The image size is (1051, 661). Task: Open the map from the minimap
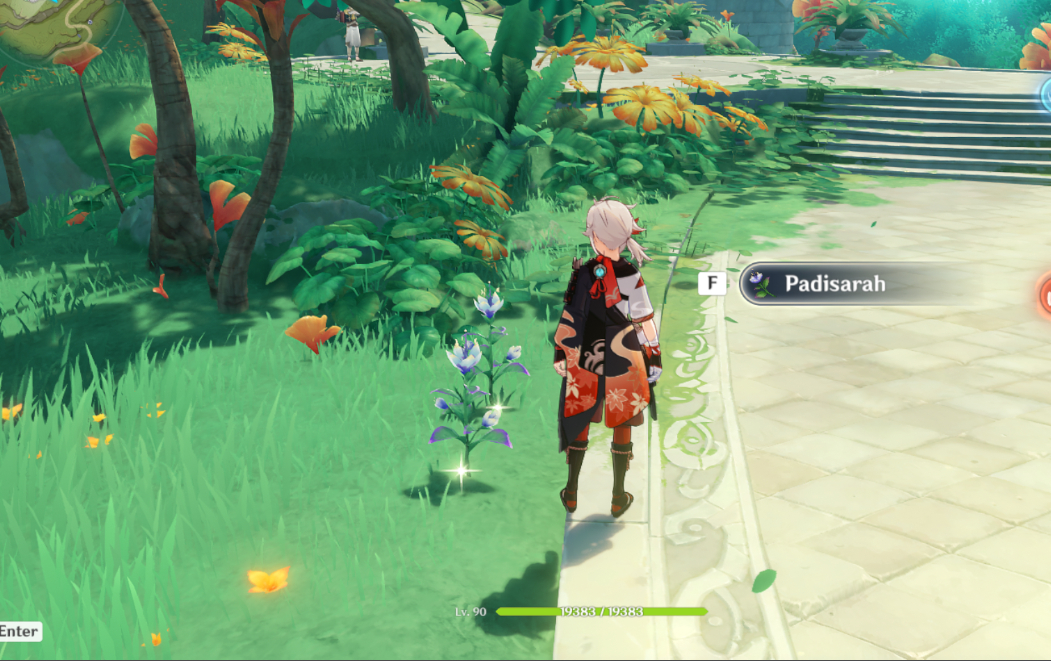[x=55, y=22]
